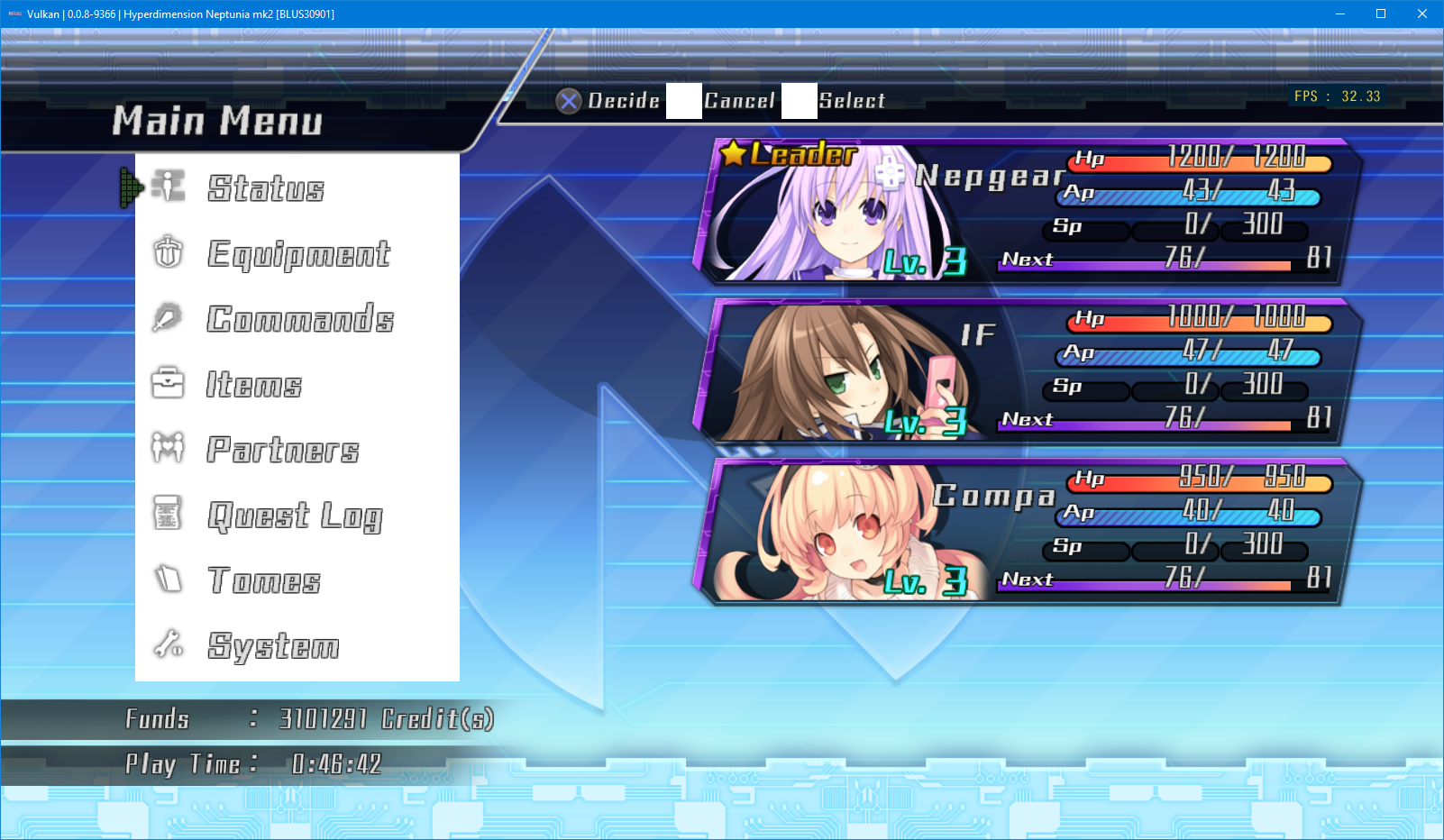Viewport: 1444px width, 840px height.
Task: Open the System menu entry
Action: point(273,646)
